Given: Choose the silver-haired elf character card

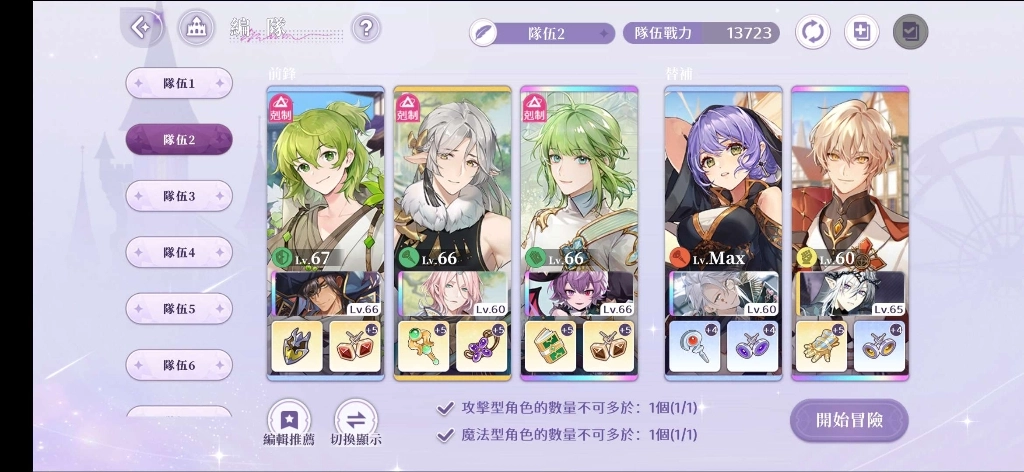Looking at the screenshot, I should tap(452, 180).
